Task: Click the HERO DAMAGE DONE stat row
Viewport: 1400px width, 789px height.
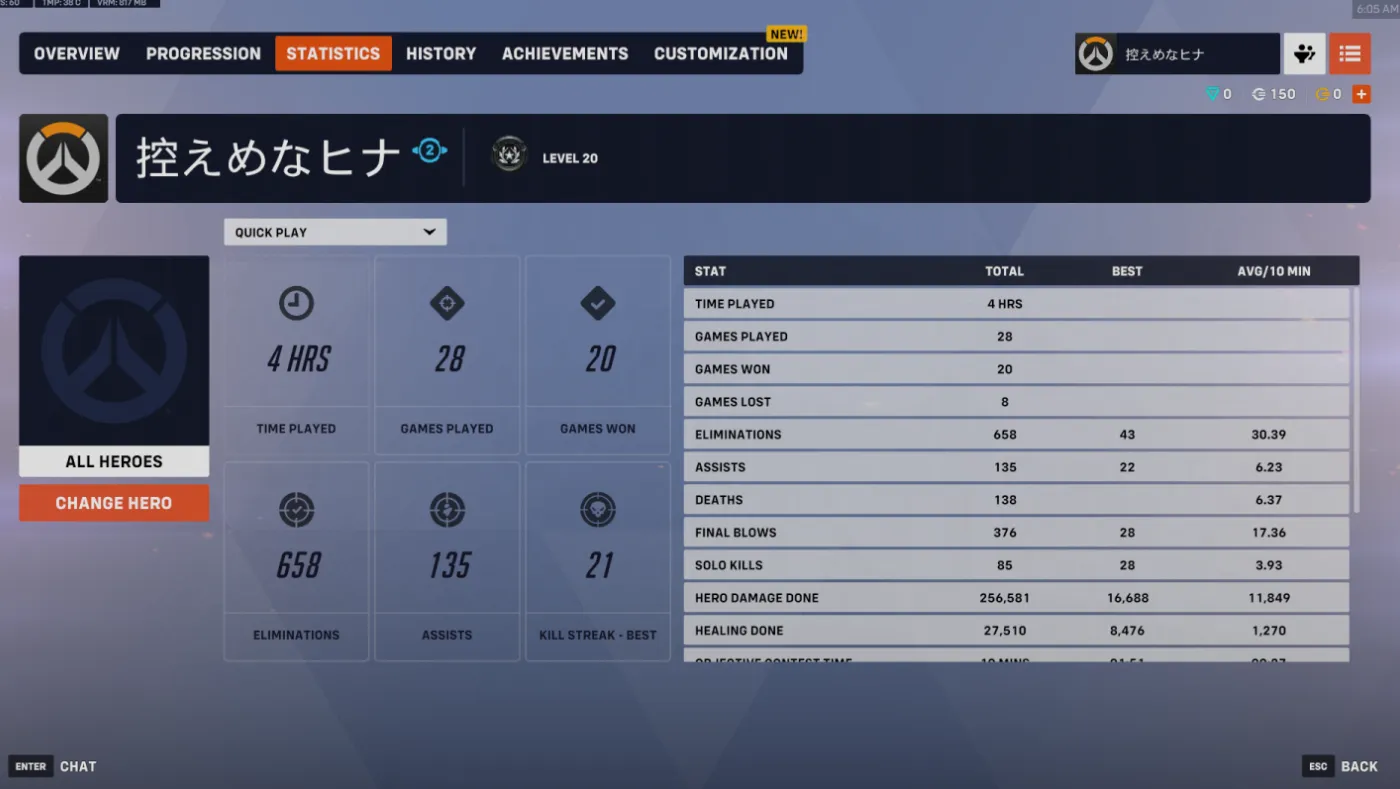Action: (1016, 597)
